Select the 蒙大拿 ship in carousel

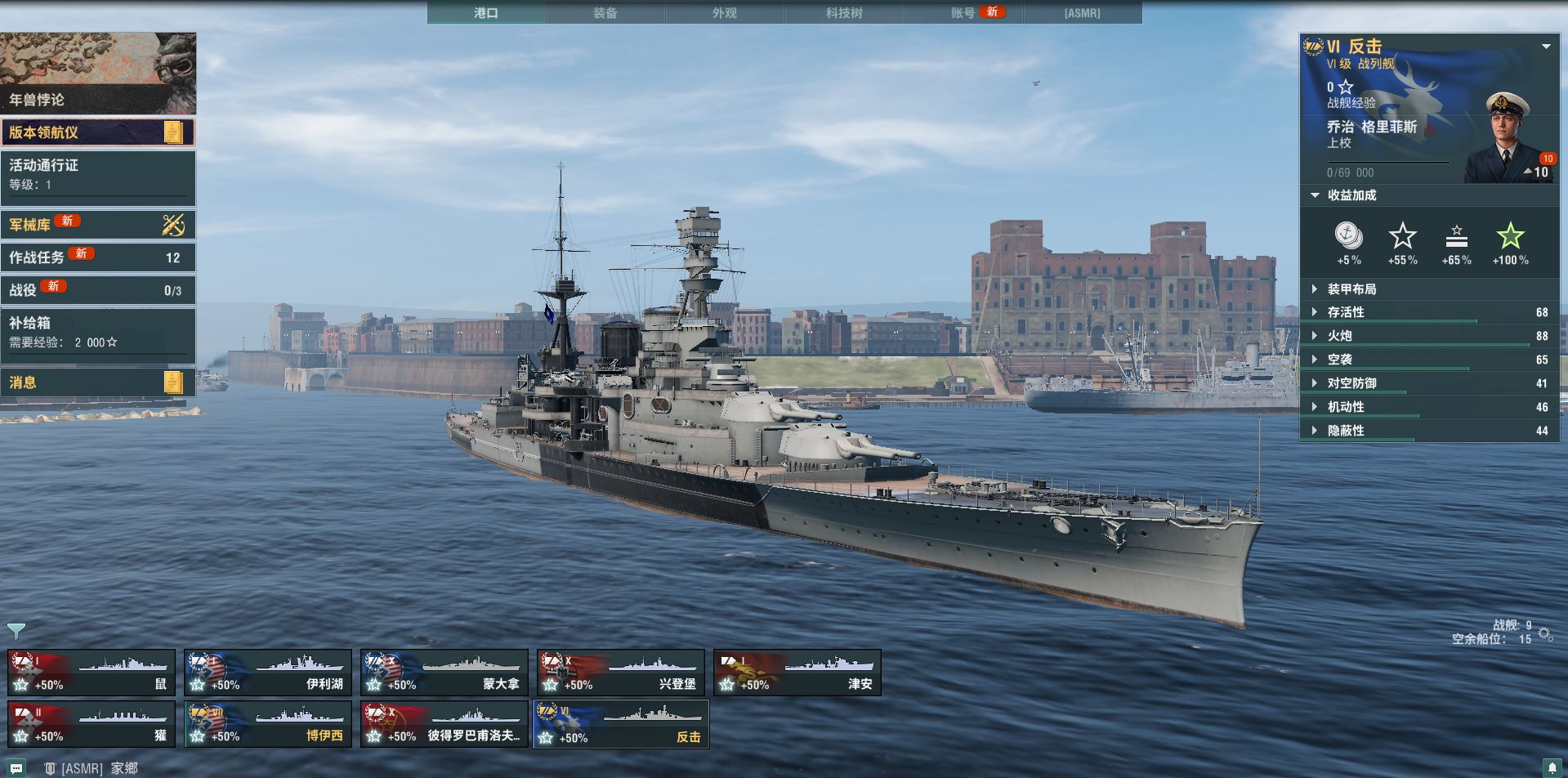pos(444,673)
